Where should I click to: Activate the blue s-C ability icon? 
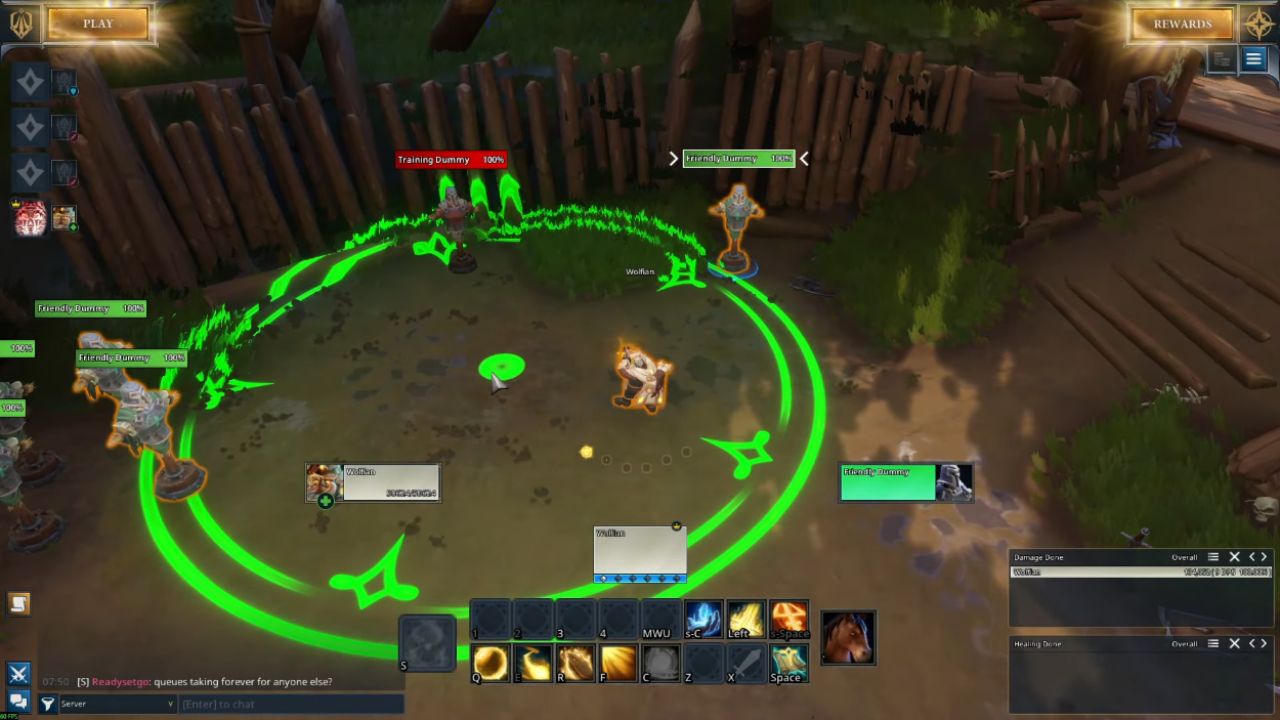tap(703, 620)
